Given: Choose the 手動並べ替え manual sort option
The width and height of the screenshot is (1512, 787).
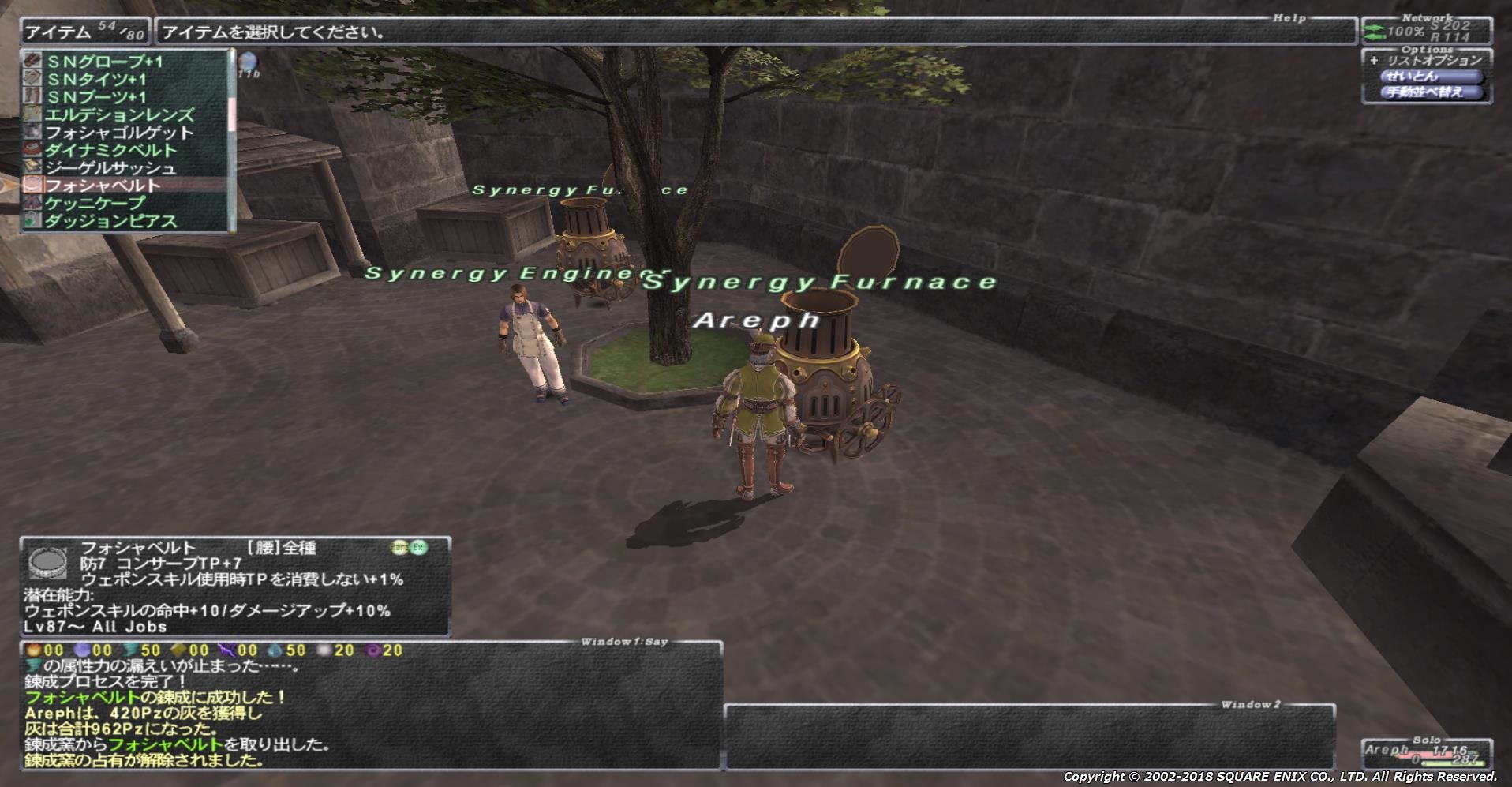Looking at the screenshot, I should (1432, 92).
